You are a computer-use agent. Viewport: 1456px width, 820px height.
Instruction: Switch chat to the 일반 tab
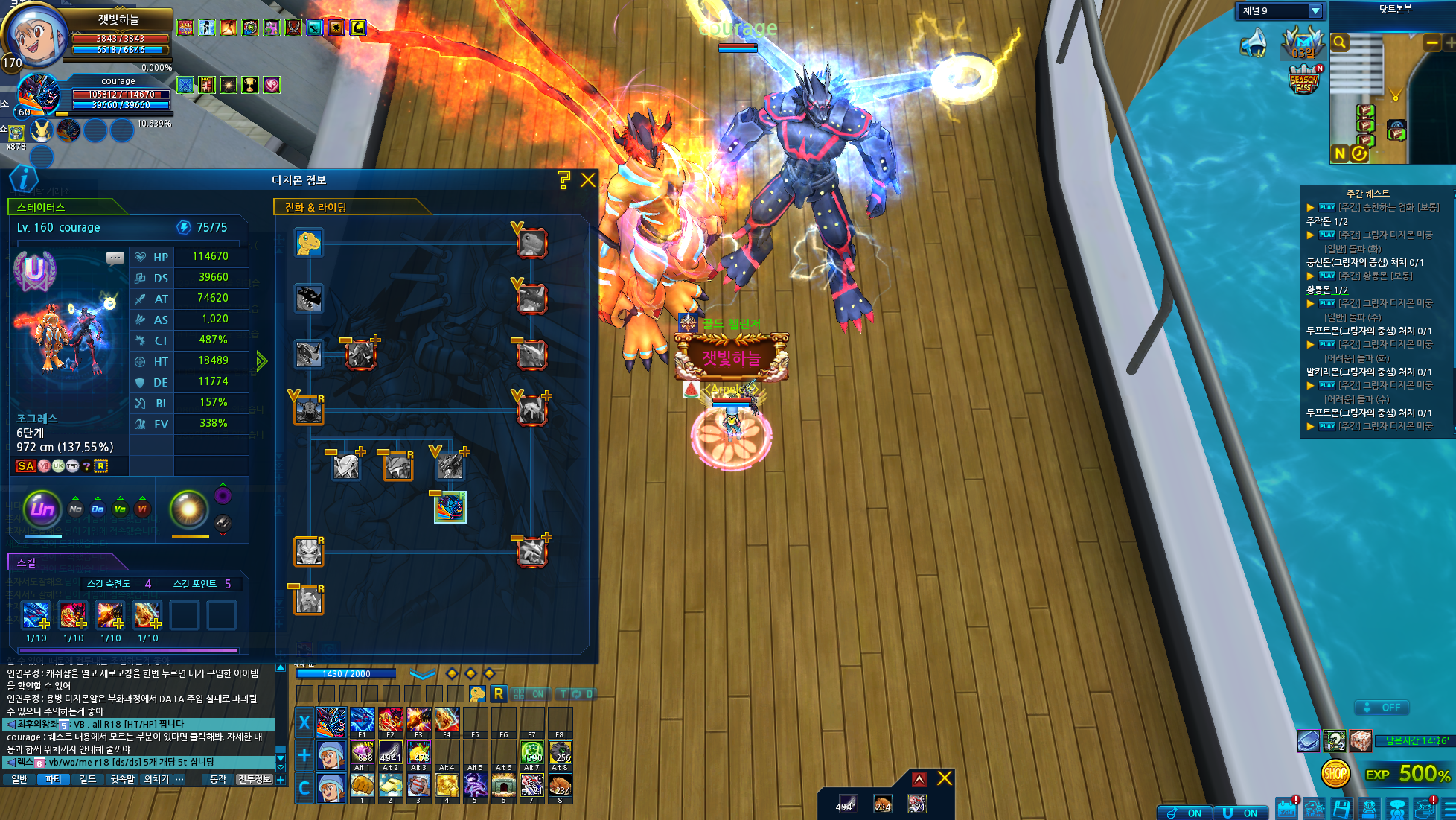pyautogui.click(x=19, y=779)
